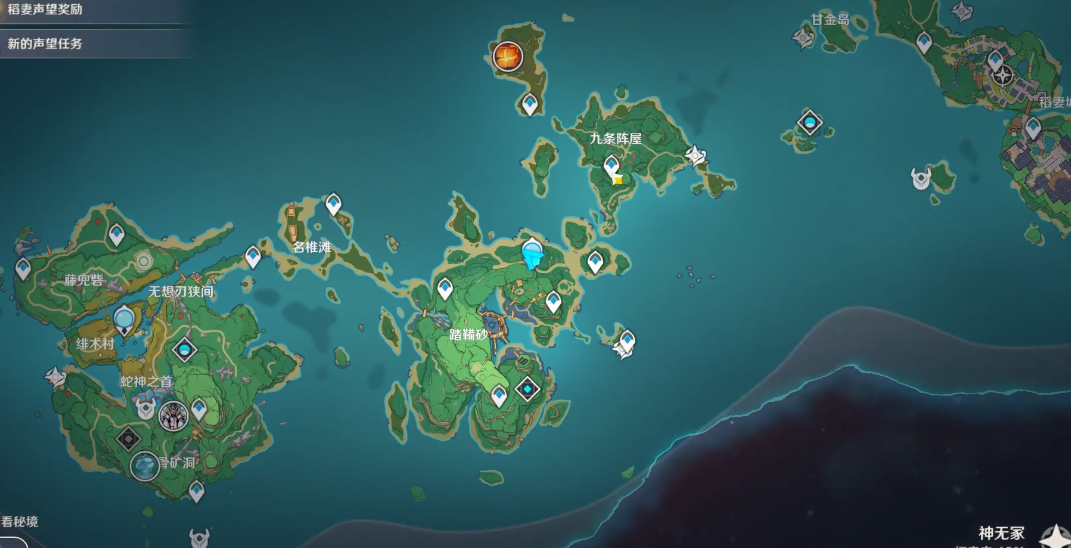Click the dark diamond marker below 蛇神之首
This screenshot has width=1071, height=548.
coord(129,437)
